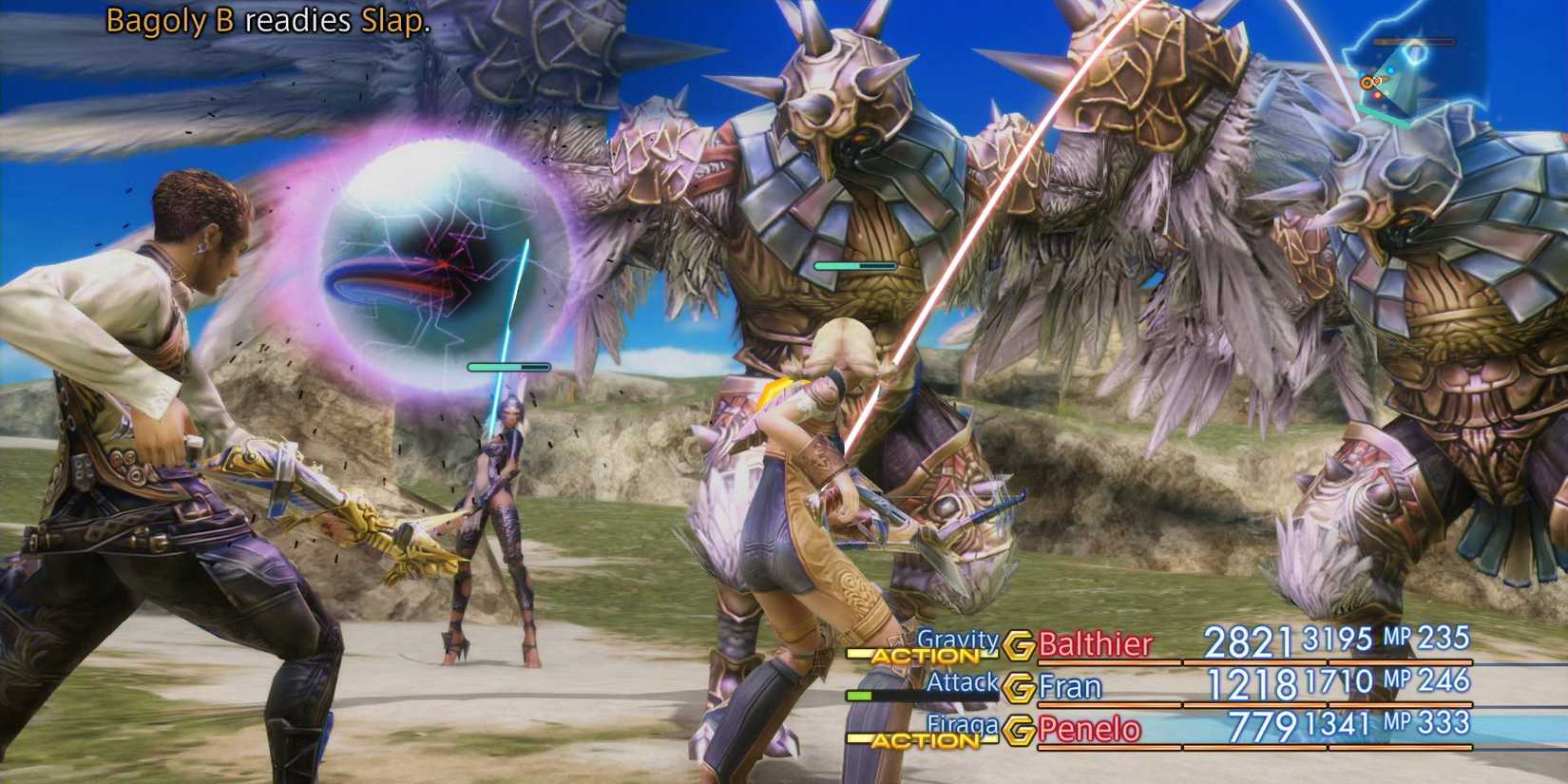The image size is (1568, 784).
Task: Toggle the gambit icon beside Balthier
Action: pos(1019,645)
